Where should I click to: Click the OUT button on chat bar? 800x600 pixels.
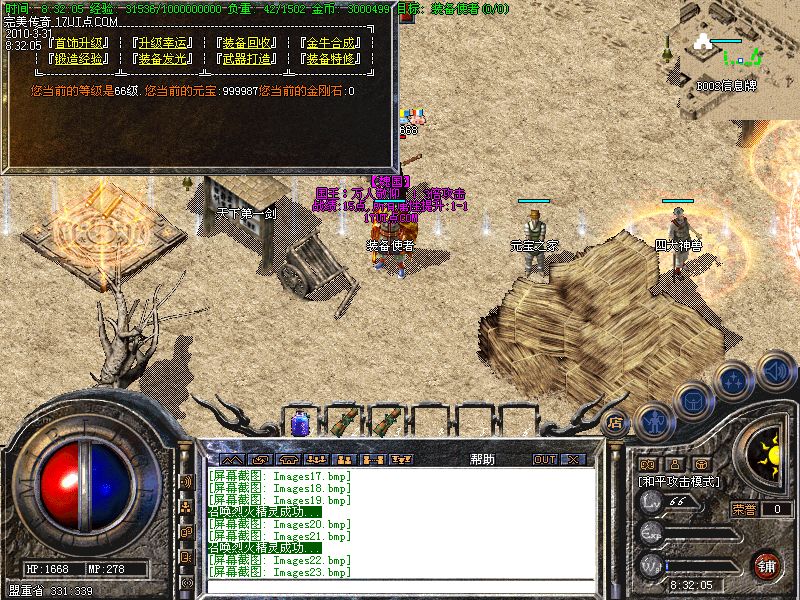pos(544,459)
